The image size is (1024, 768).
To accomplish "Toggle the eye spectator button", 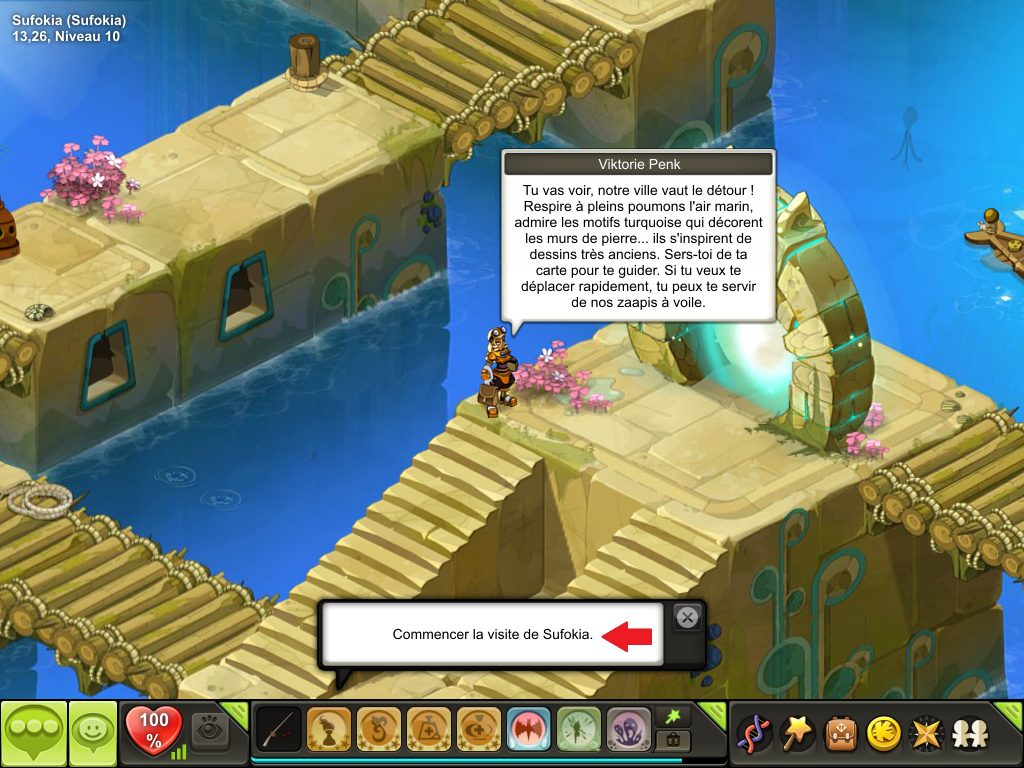I will pyautogui.click(x=210, y=730).
